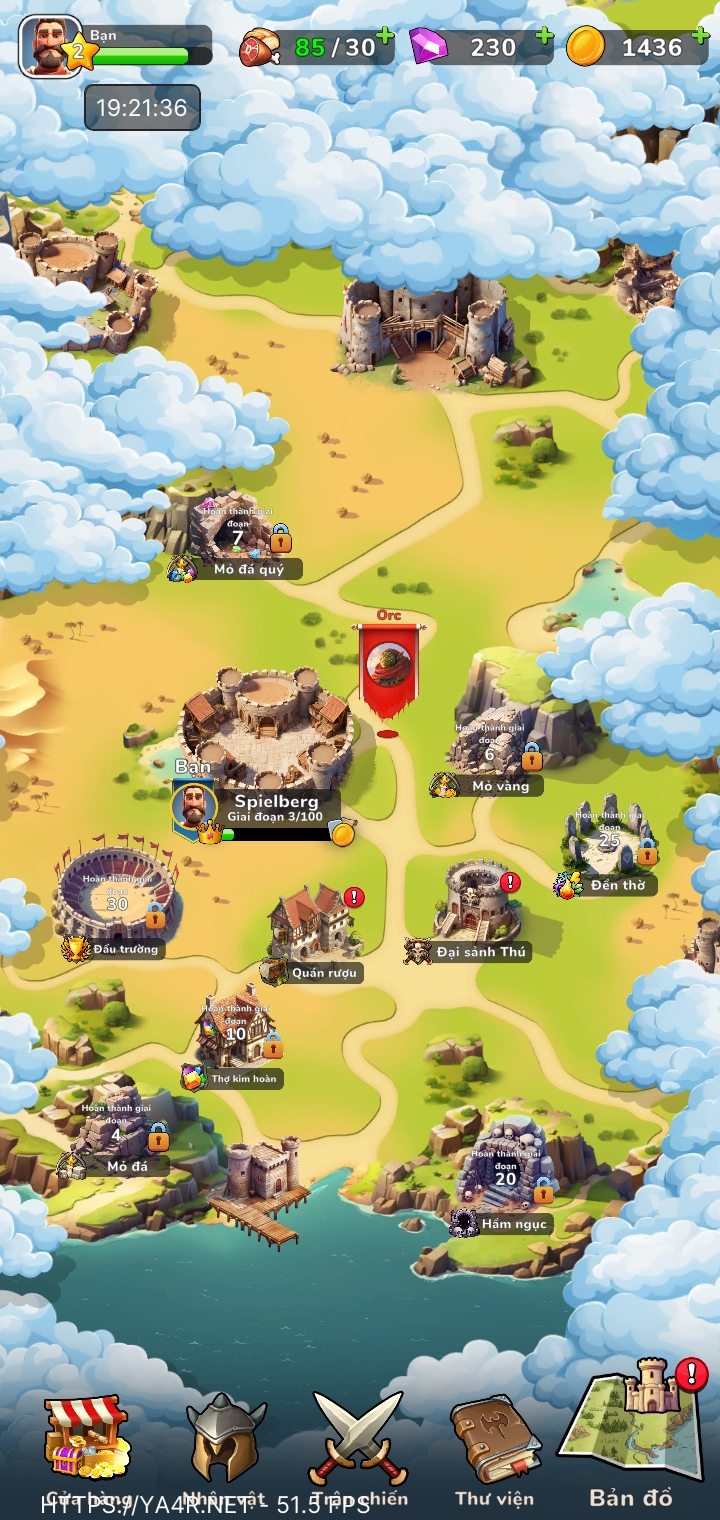Switch to the Nhân vật helmet tab
This screenshot has height=1520, width=720.
(226, 1445)
